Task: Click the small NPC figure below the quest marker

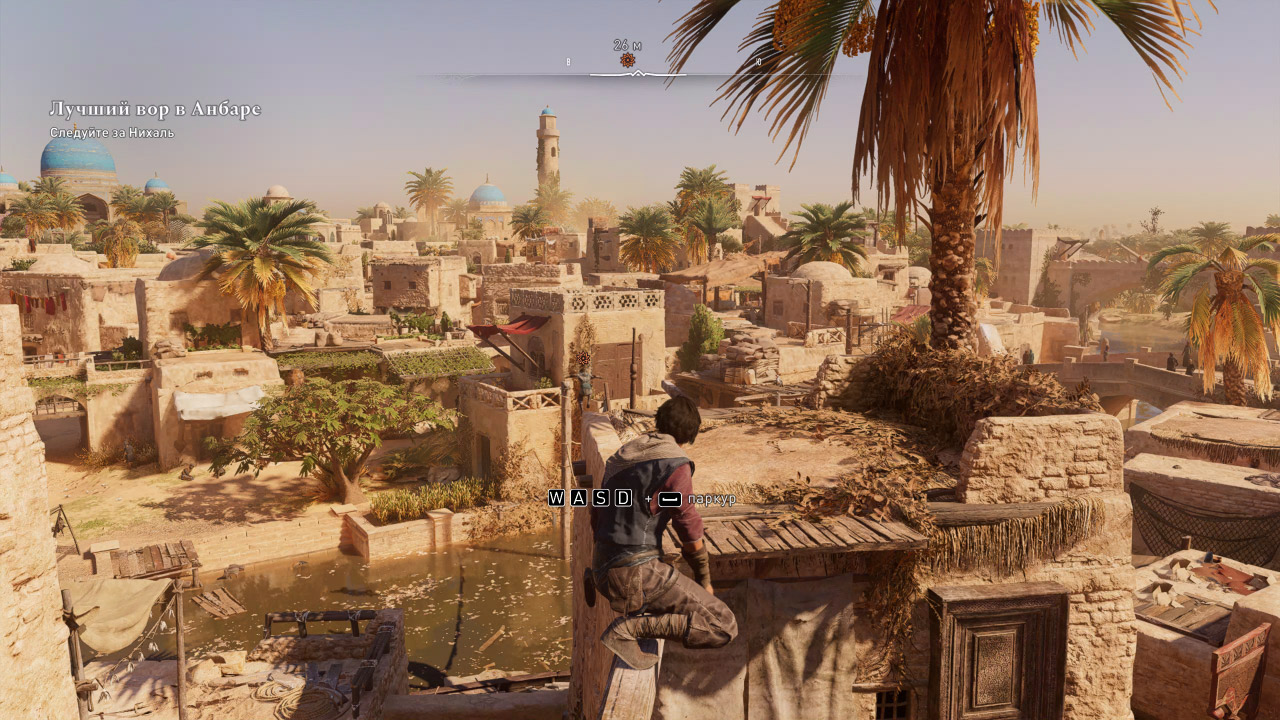Action: coord(585,385)
